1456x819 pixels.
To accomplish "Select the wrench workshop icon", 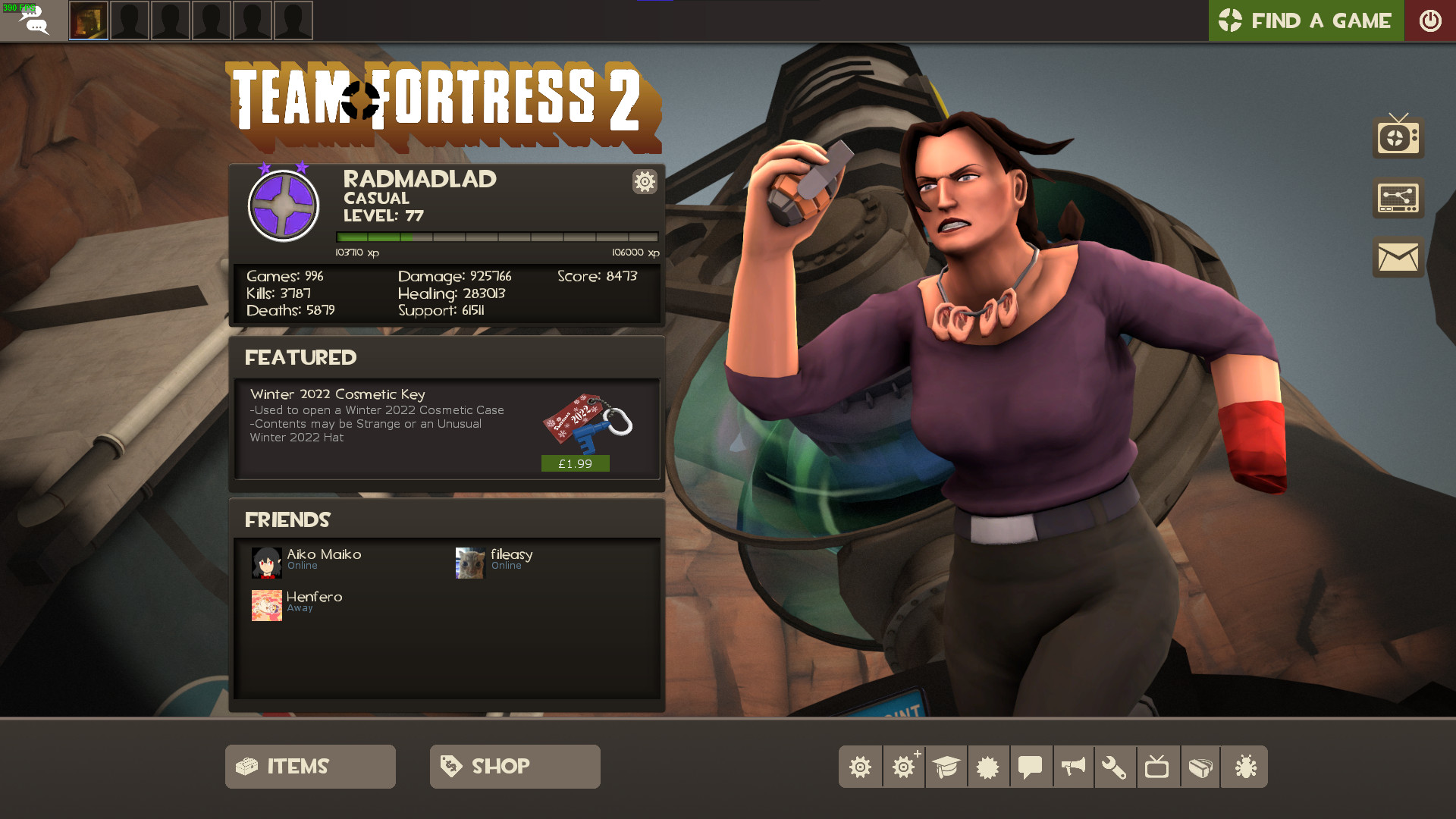I will [1116, 767].
